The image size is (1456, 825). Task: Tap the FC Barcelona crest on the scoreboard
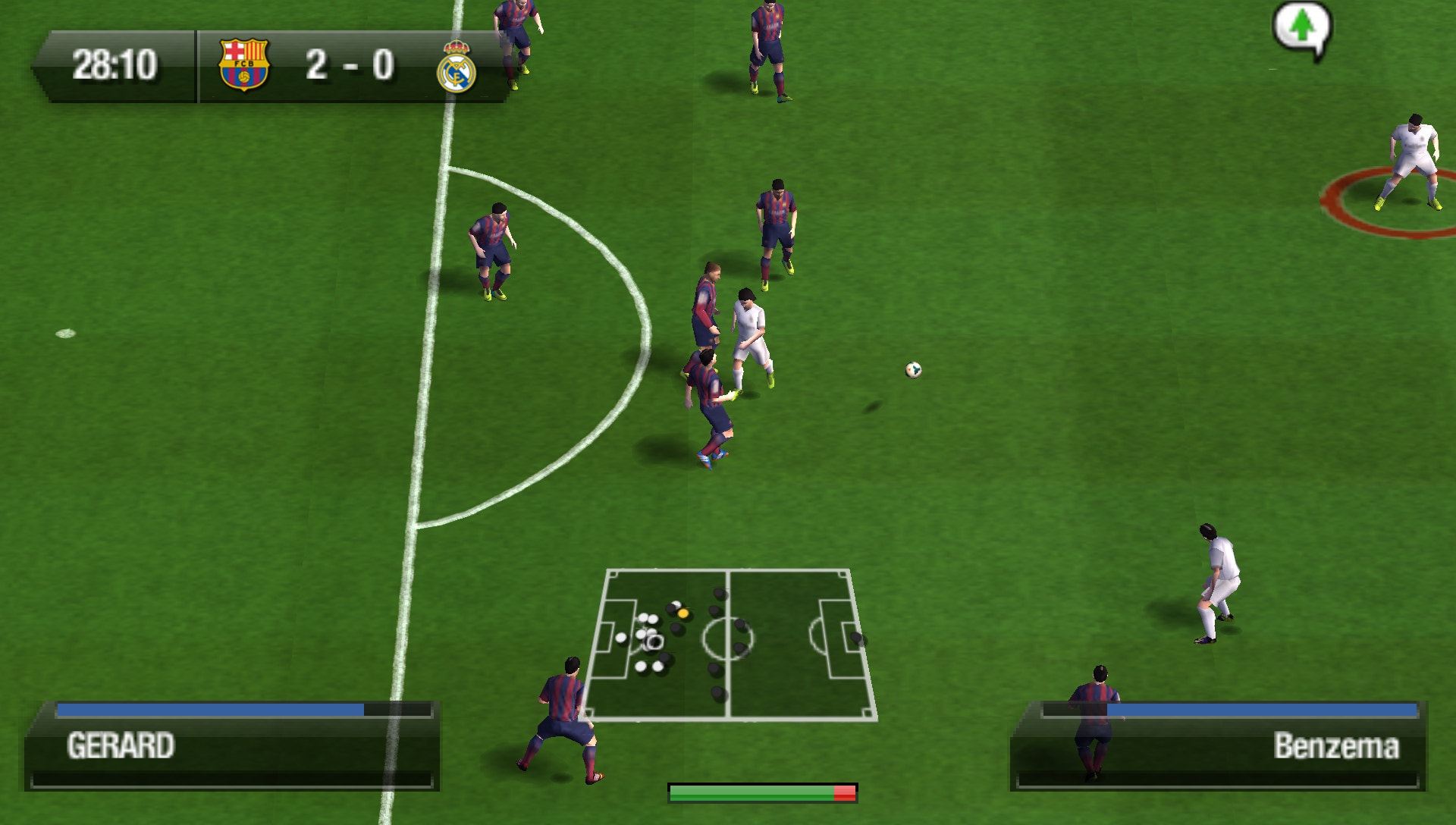point(244,64)
